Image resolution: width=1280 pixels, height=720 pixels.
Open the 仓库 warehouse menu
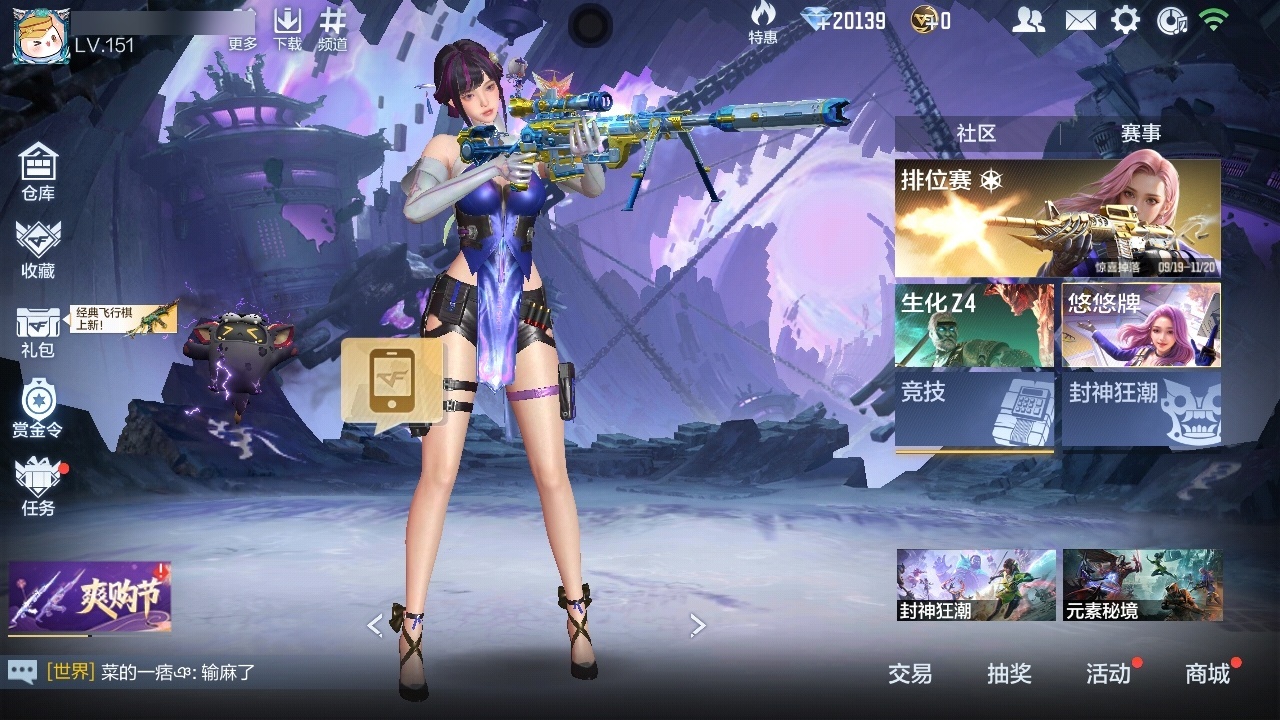point(38,171)
